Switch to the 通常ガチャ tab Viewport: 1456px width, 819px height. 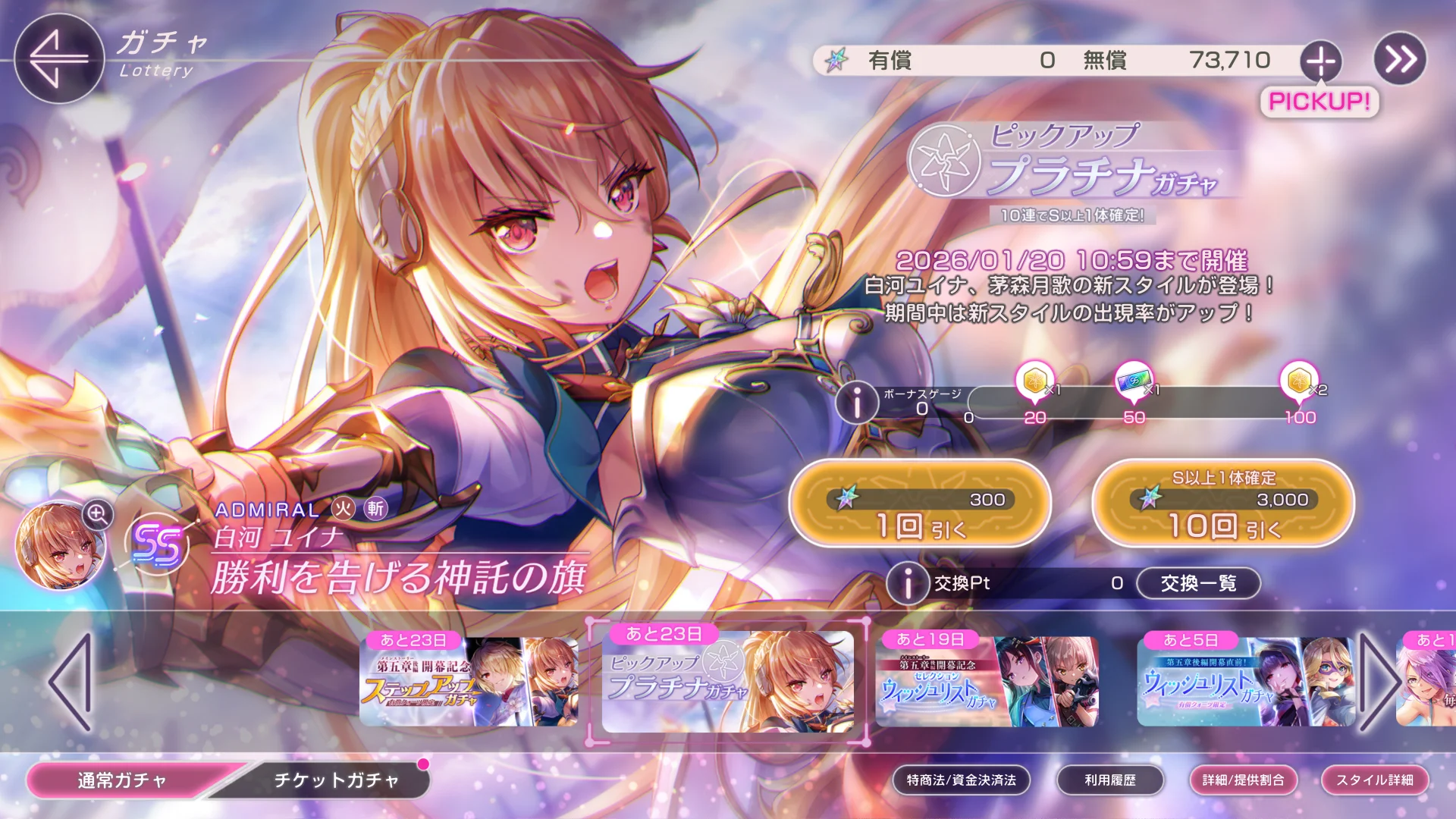point(123,780)
